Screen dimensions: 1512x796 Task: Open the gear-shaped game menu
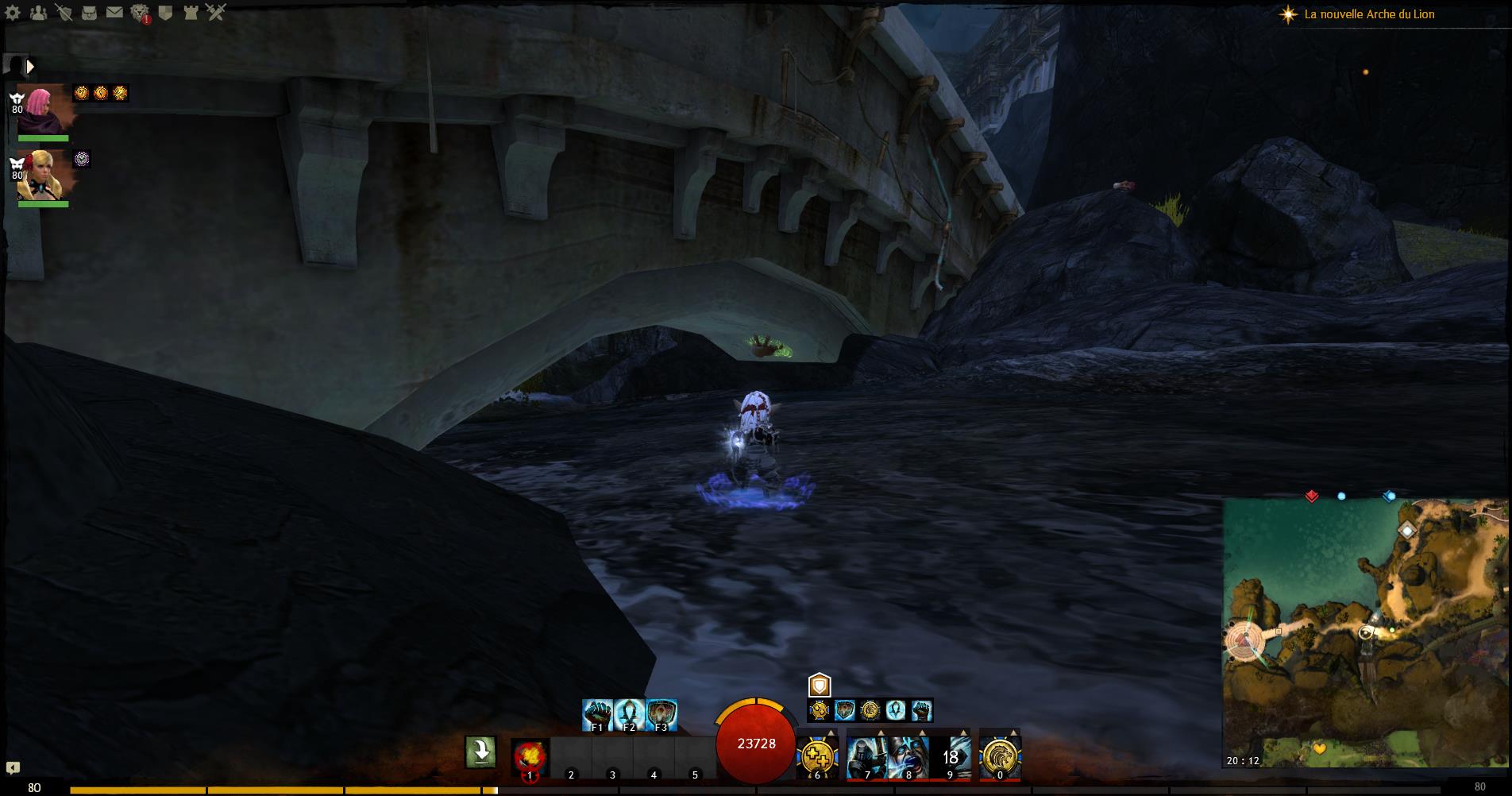pyautogui.click(x=13, y=13)
